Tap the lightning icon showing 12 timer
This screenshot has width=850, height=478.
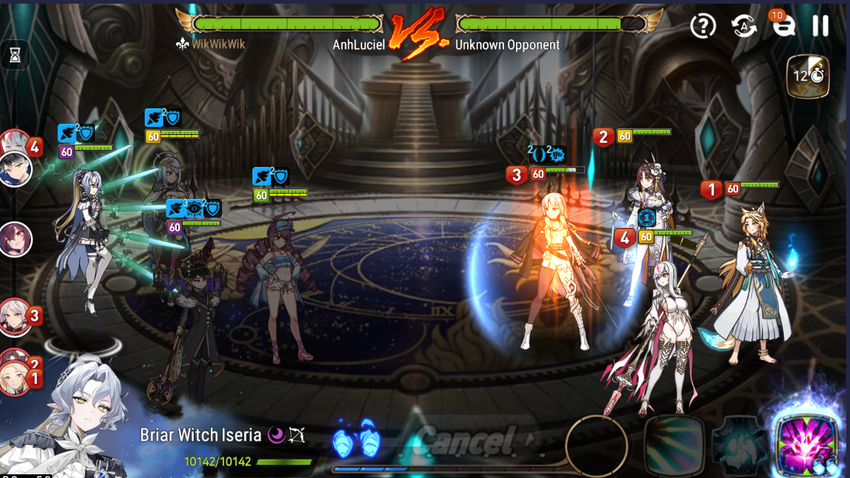tap(807, 75)
